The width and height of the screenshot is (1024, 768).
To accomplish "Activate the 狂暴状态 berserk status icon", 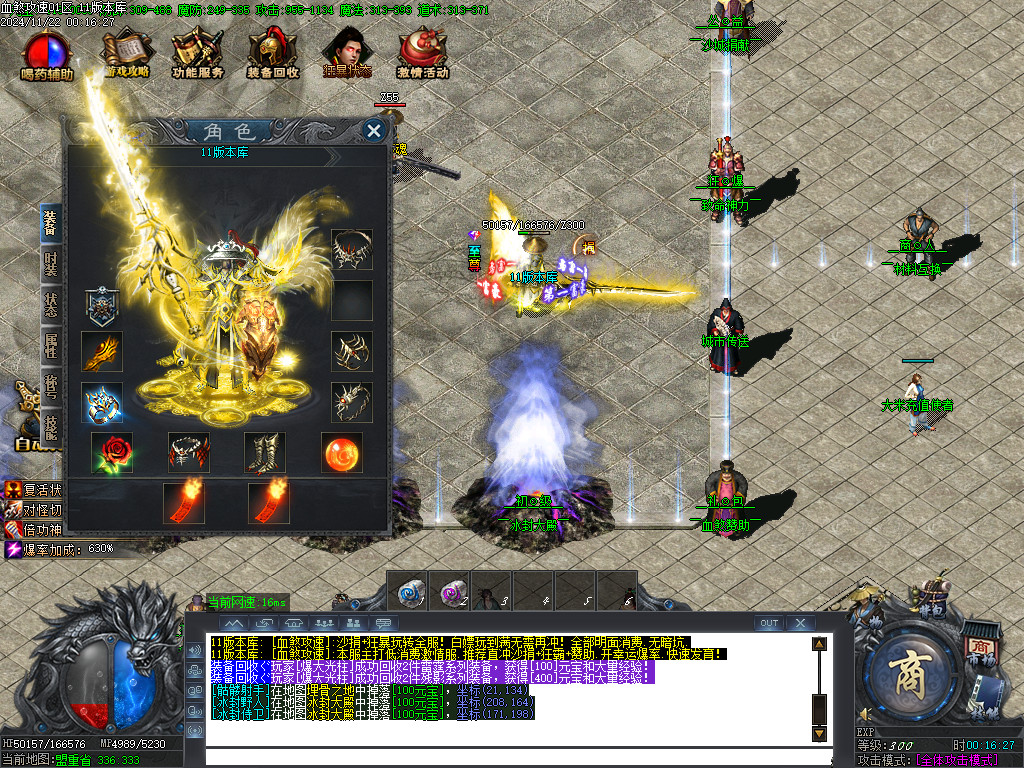I will tap(347, 54).
